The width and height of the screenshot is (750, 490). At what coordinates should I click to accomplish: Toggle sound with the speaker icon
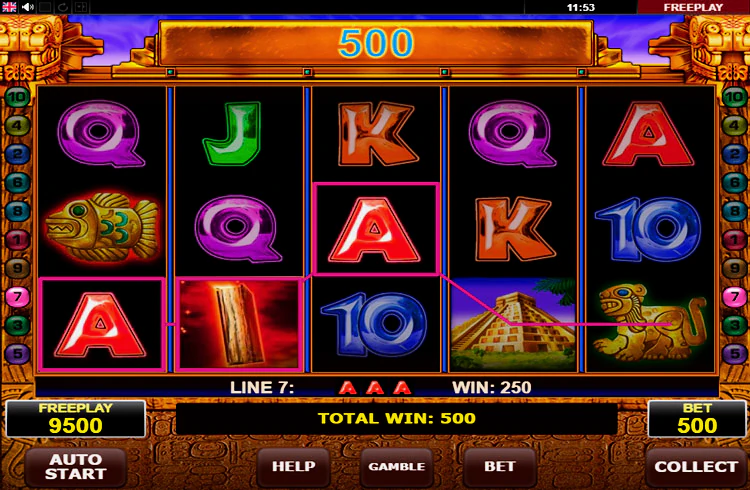(x=29, y=6)
